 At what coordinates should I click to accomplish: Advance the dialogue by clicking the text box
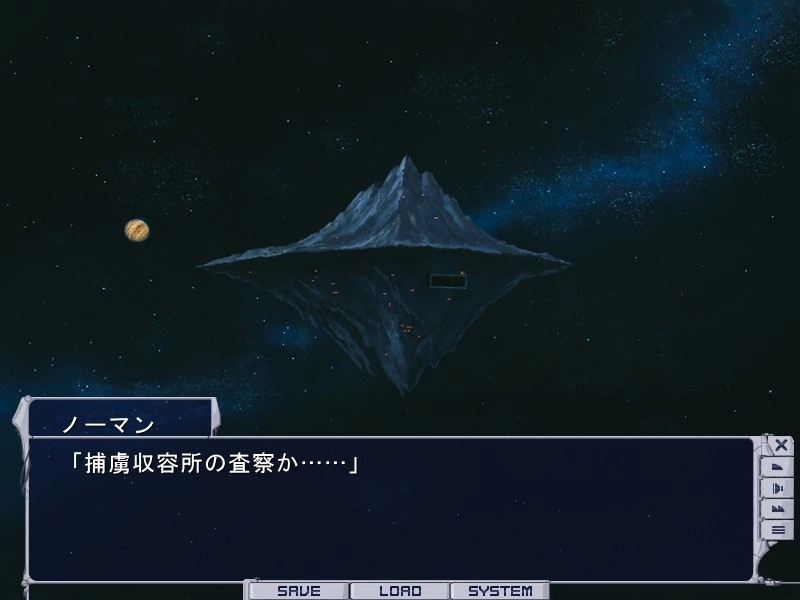pos(390,510)
